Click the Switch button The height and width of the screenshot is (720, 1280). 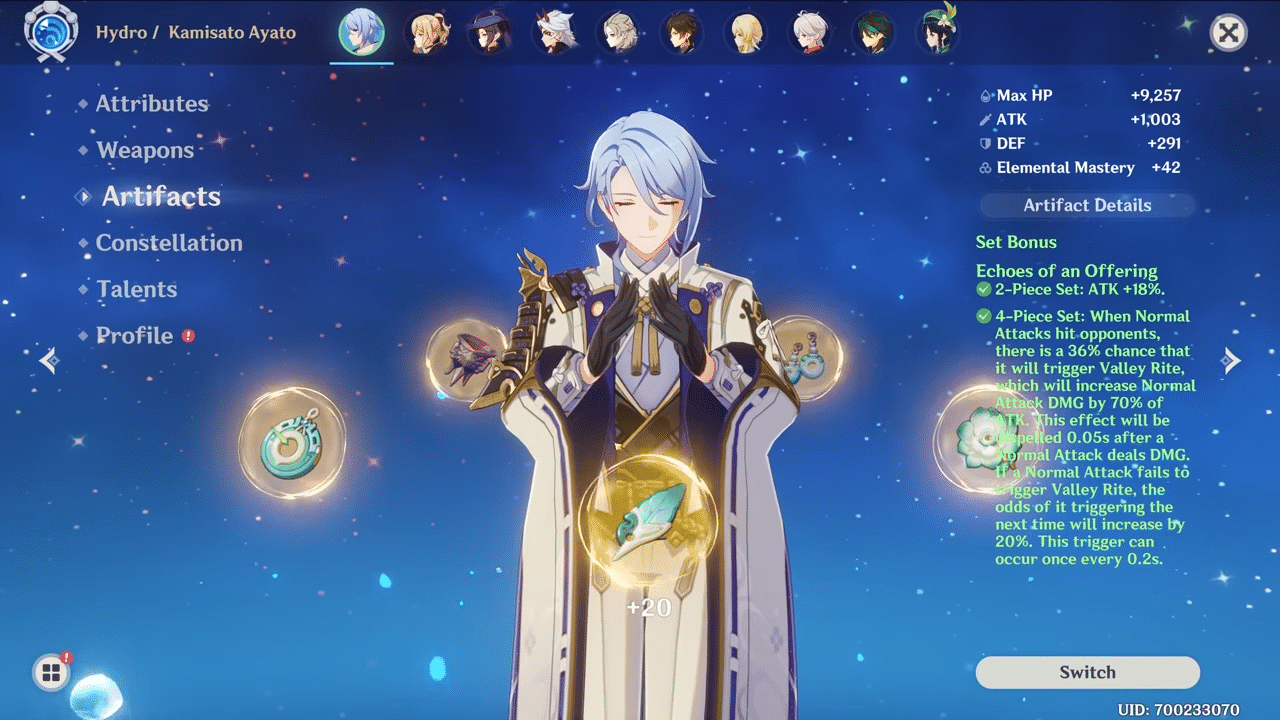coord(1087,672)
